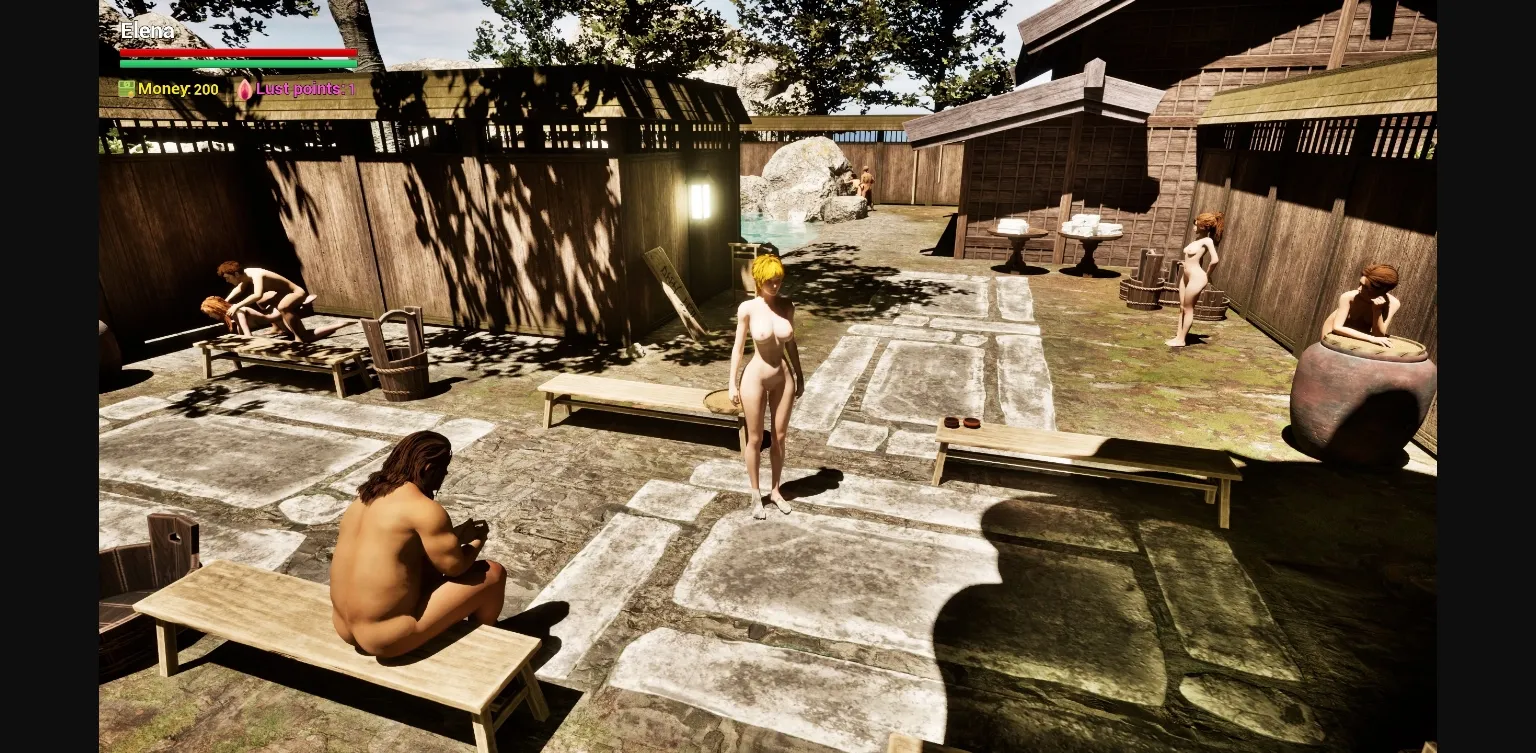Click the Elena name label
The height and width of the screenshot is (753, 1536).
pyautogui.click(x=146, y=31)
